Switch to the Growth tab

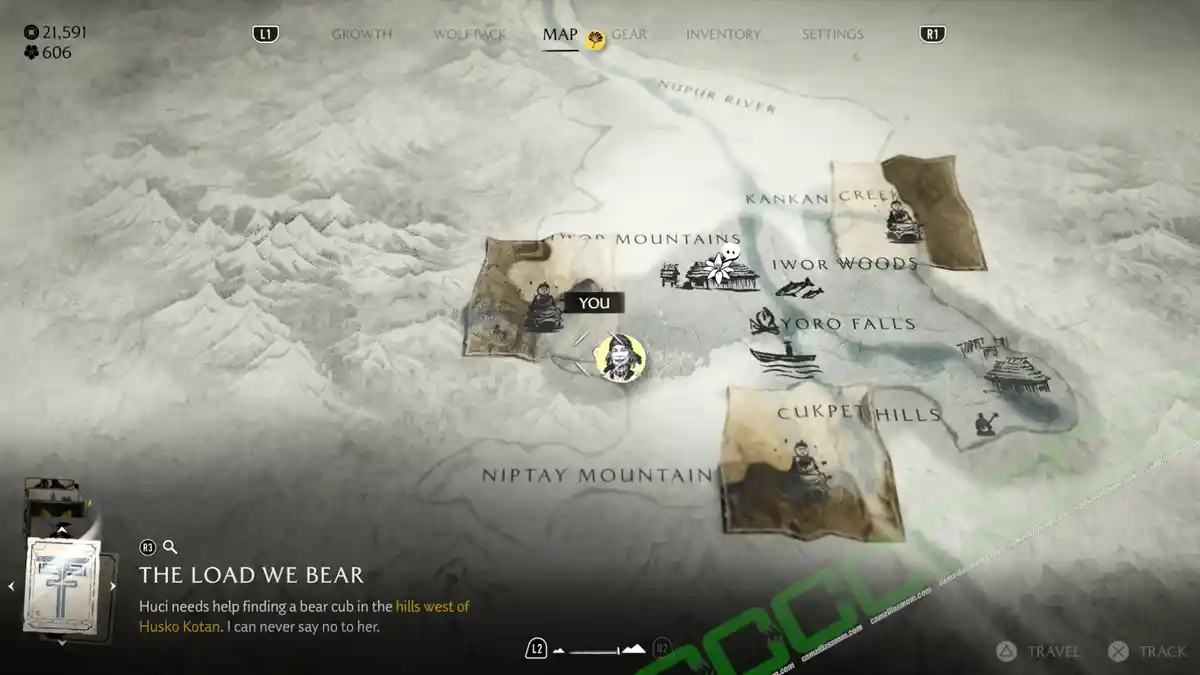tap(361, 34)
